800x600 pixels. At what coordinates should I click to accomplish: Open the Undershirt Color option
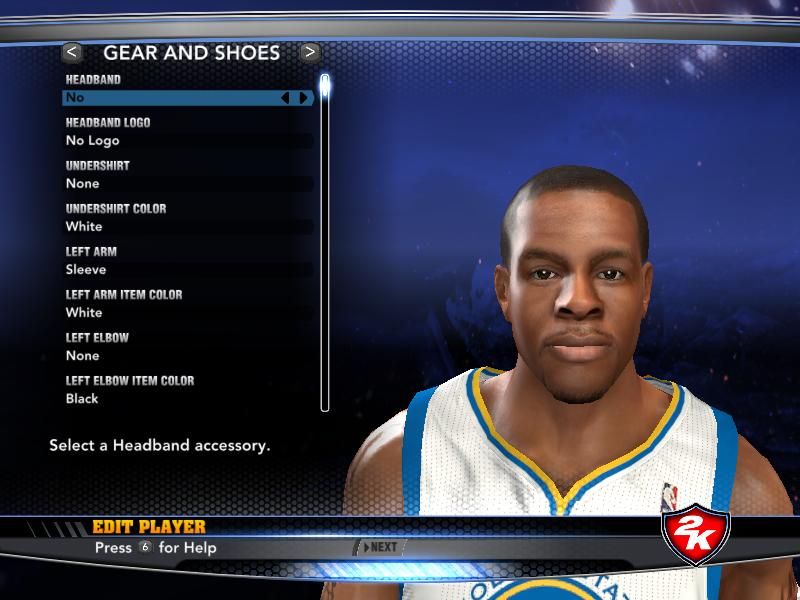[190, 227]
